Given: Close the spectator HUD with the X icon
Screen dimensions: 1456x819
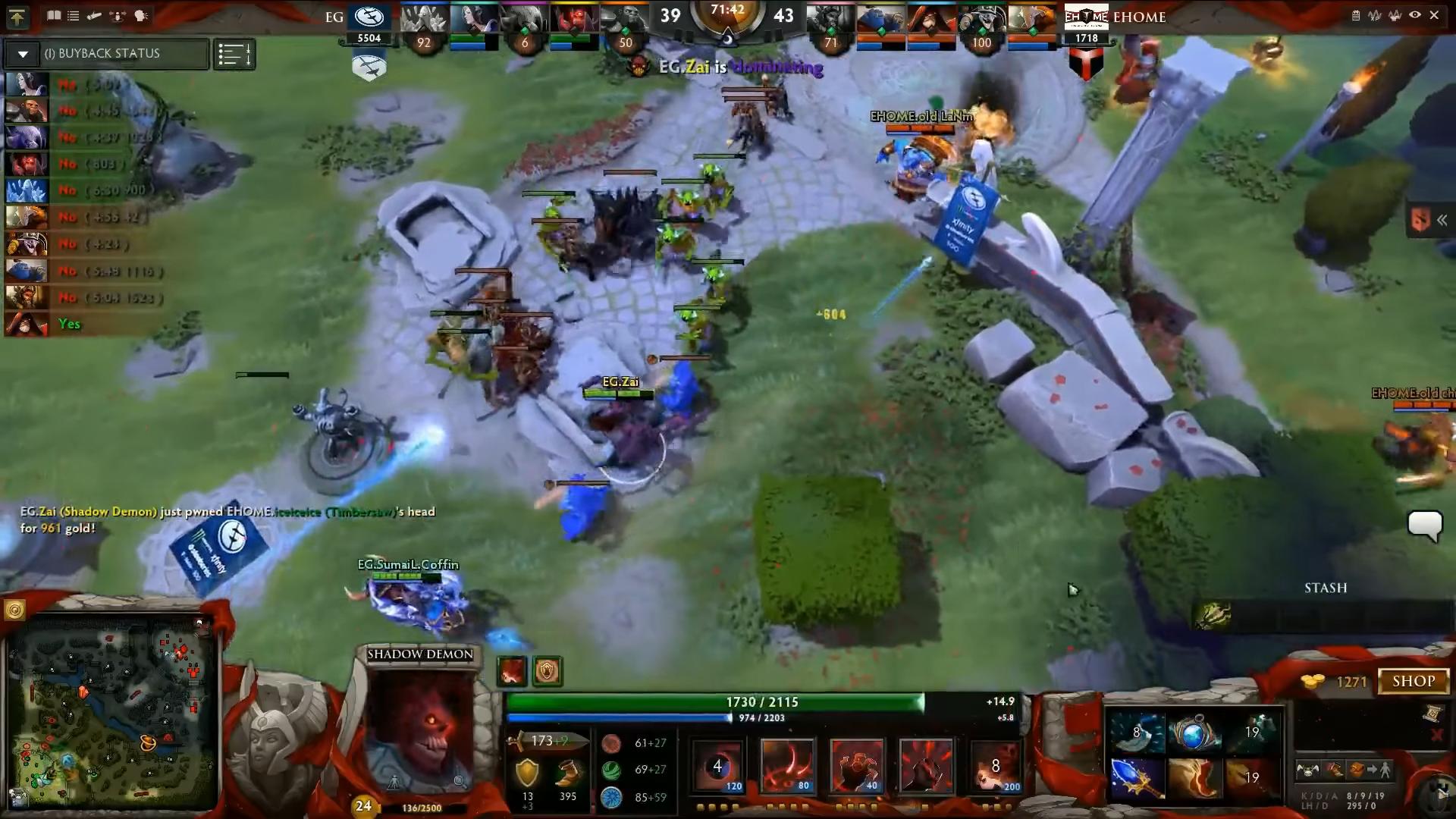Looking at the screenshot, I should pyautogui.click(x=1434, y=15).
